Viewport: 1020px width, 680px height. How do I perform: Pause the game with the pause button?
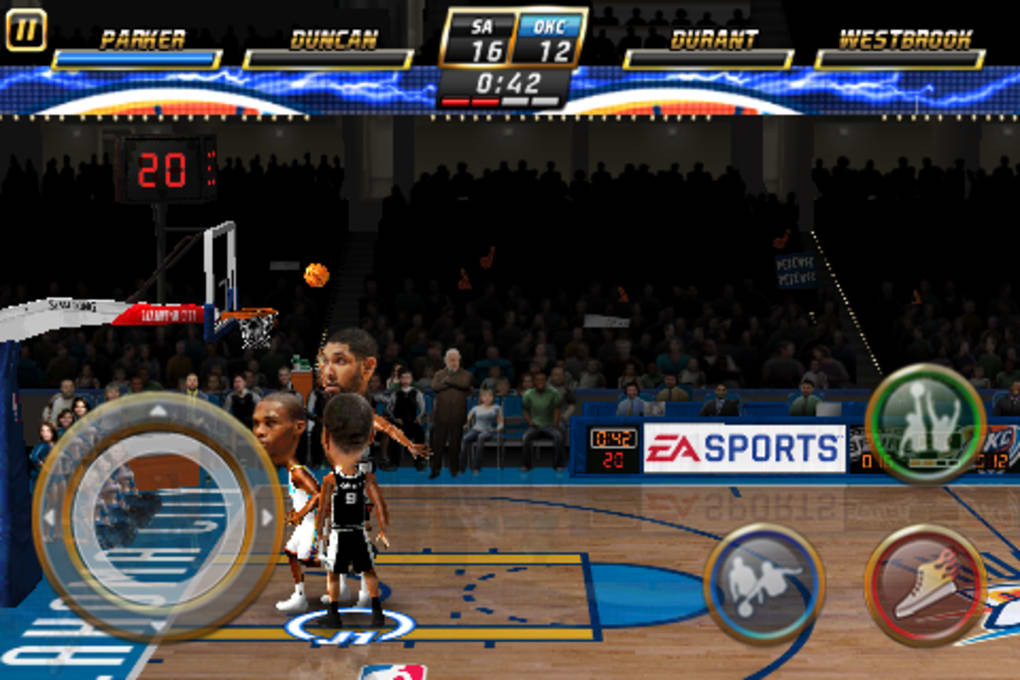(26, 29)
